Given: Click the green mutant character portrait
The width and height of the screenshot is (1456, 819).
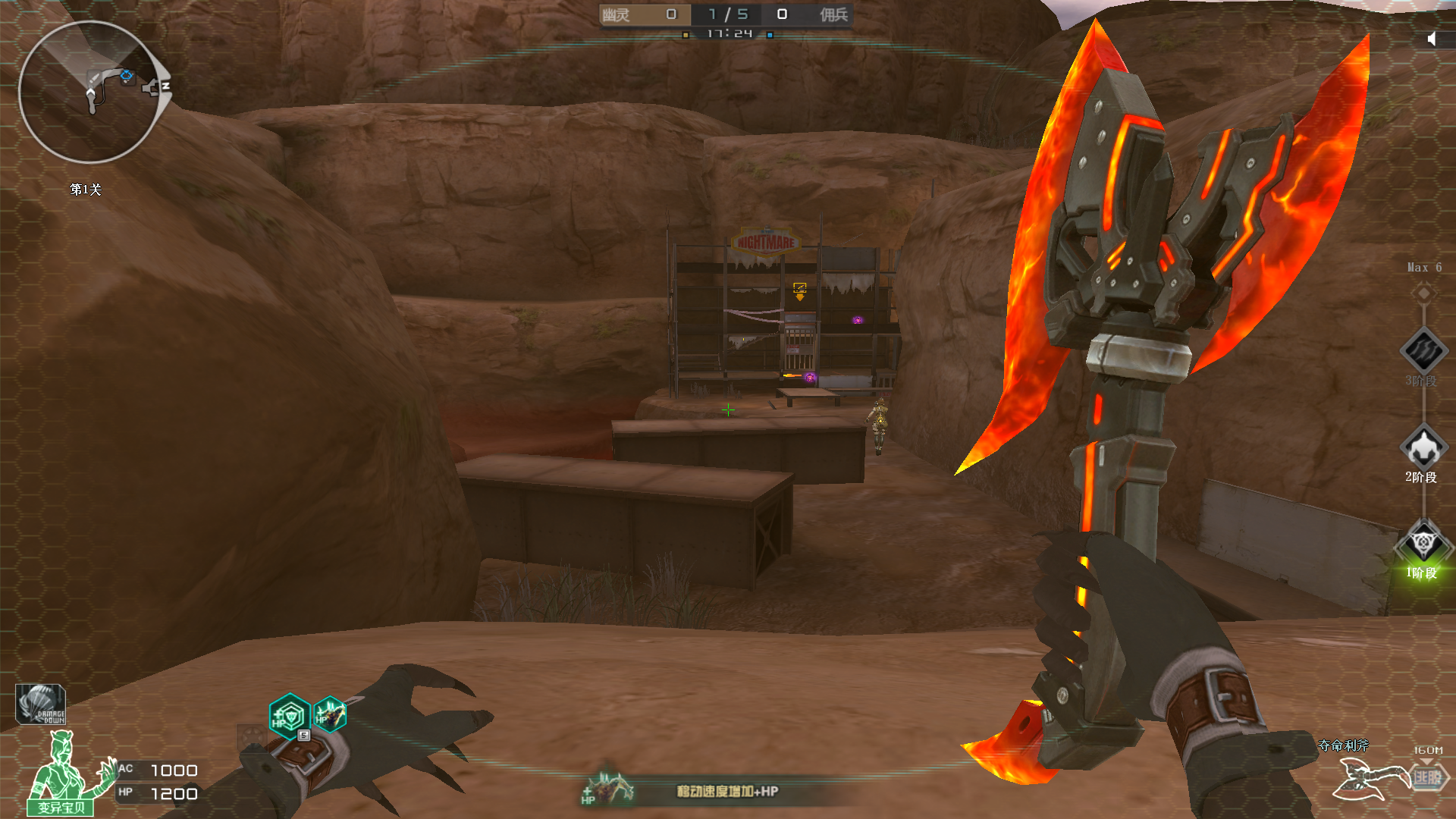Looking at the screenshot, I should click(x=62, y=773).
